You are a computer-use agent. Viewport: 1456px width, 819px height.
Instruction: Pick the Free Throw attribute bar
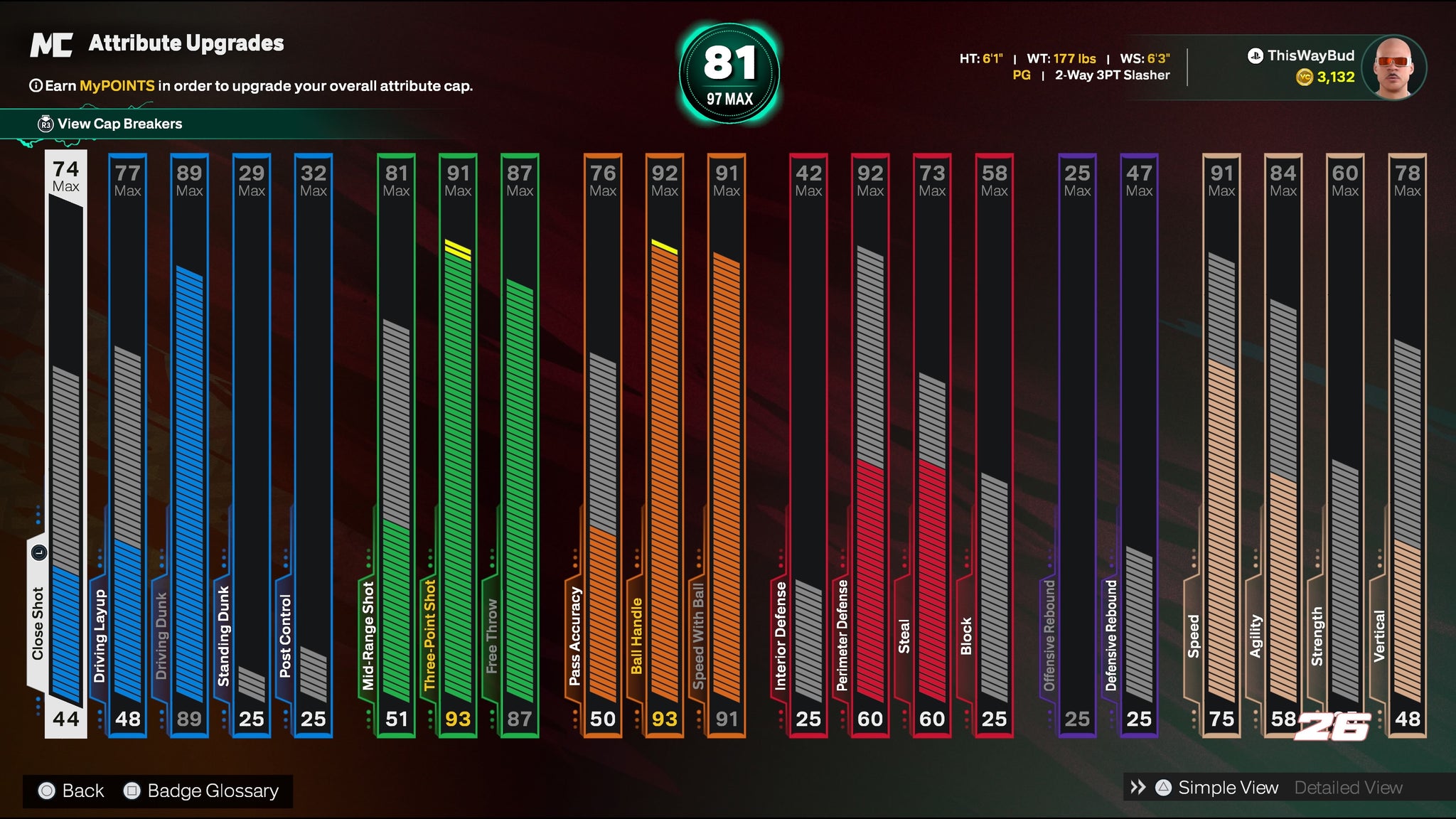coord(520,444)
